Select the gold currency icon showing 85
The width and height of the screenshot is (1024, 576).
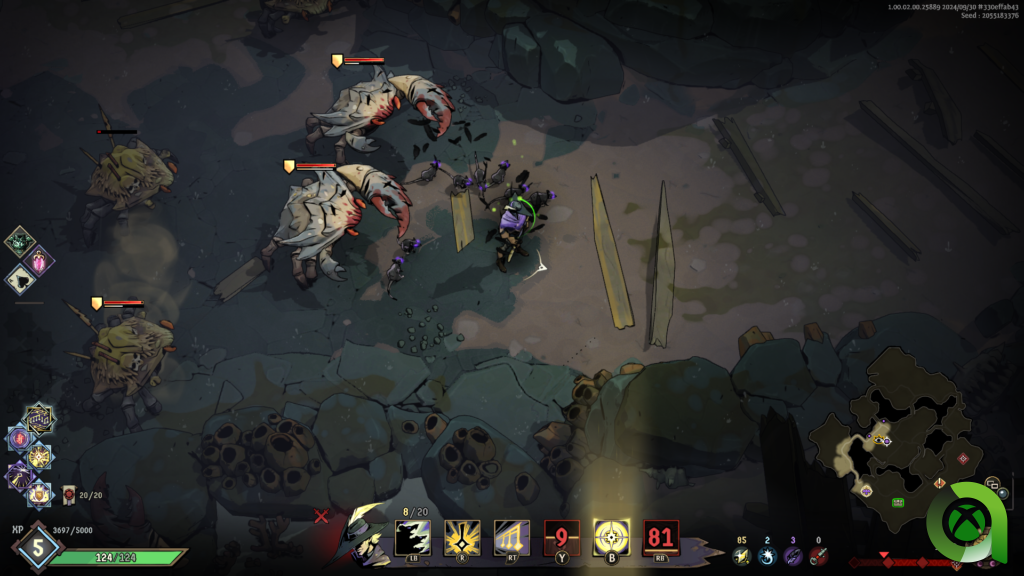(741, 556)
